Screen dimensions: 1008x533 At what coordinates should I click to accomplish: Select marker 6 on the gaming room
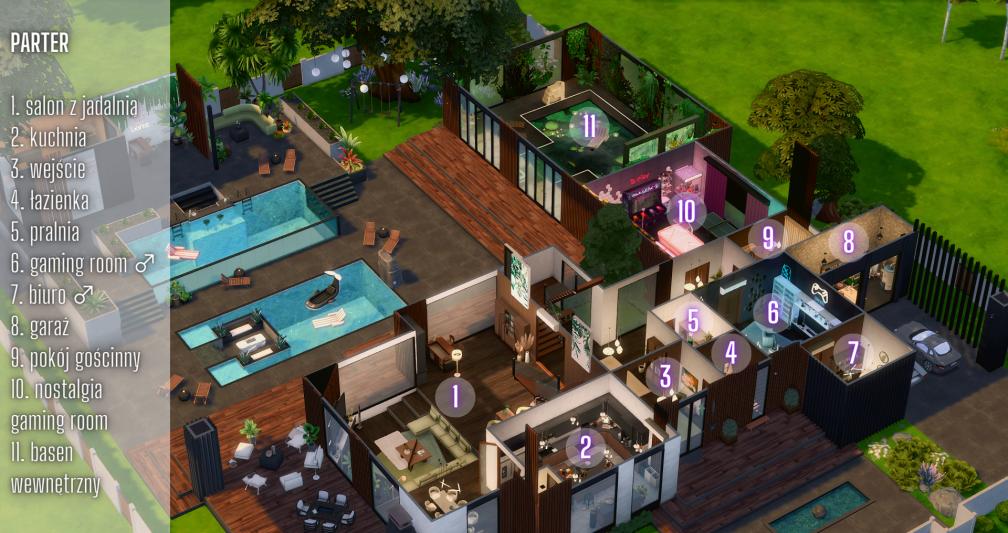[x=772, y=312]
